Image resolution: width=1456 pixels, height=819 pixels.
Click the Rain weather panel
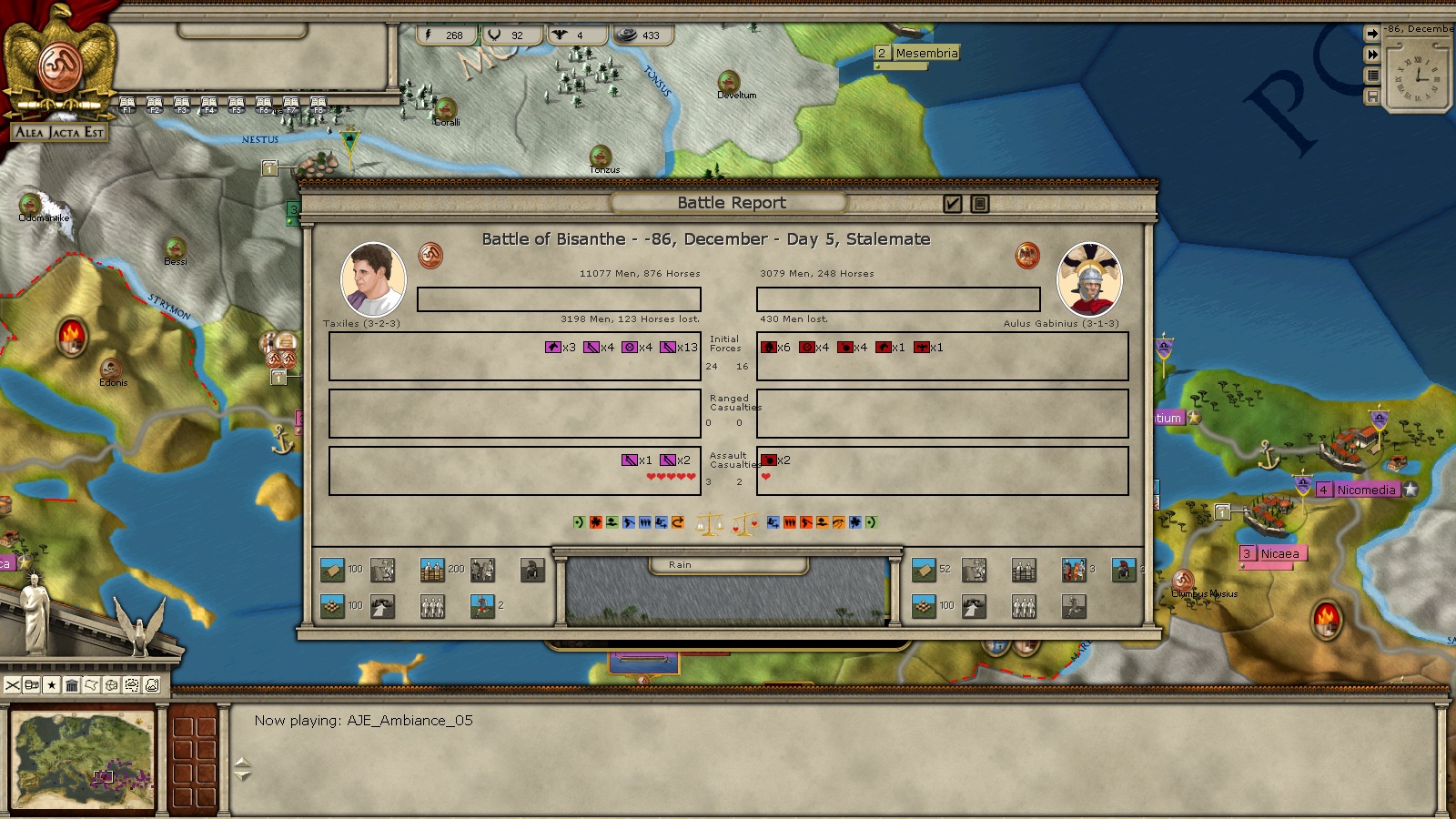tap(726, 591)
